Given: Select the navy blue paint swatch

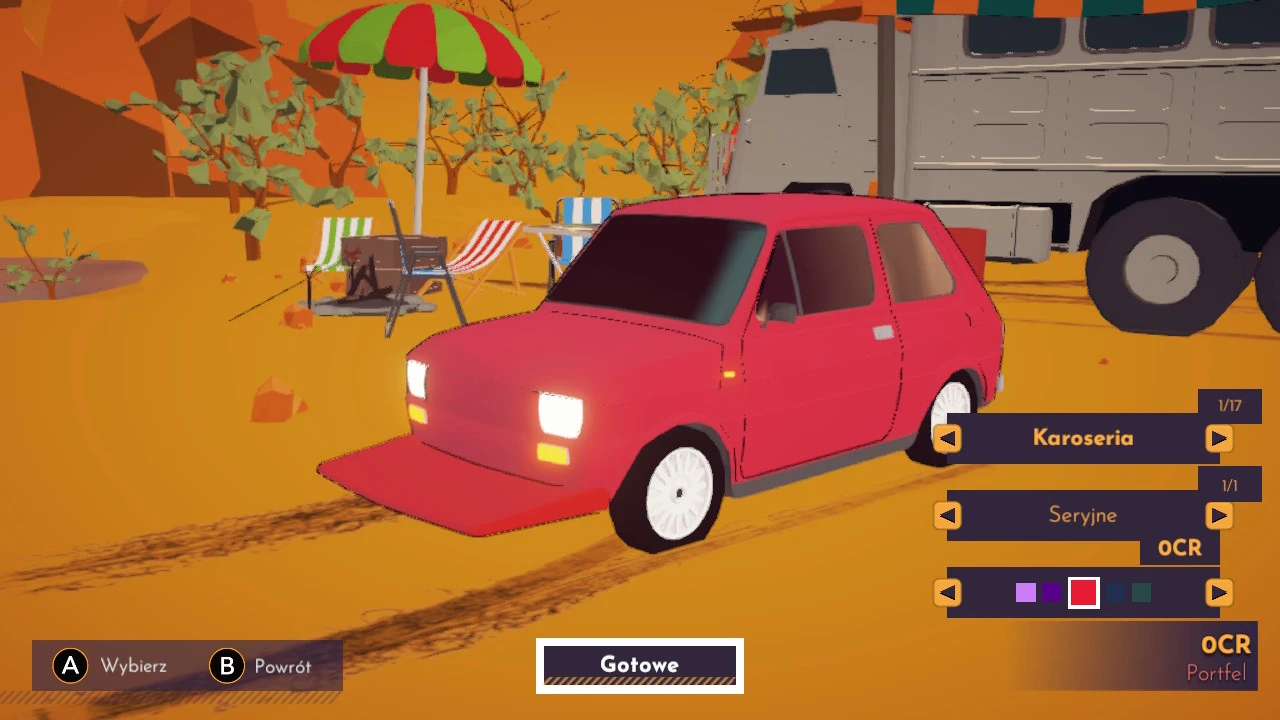Looking at the screenshot, I should (x=1115, y=592).
